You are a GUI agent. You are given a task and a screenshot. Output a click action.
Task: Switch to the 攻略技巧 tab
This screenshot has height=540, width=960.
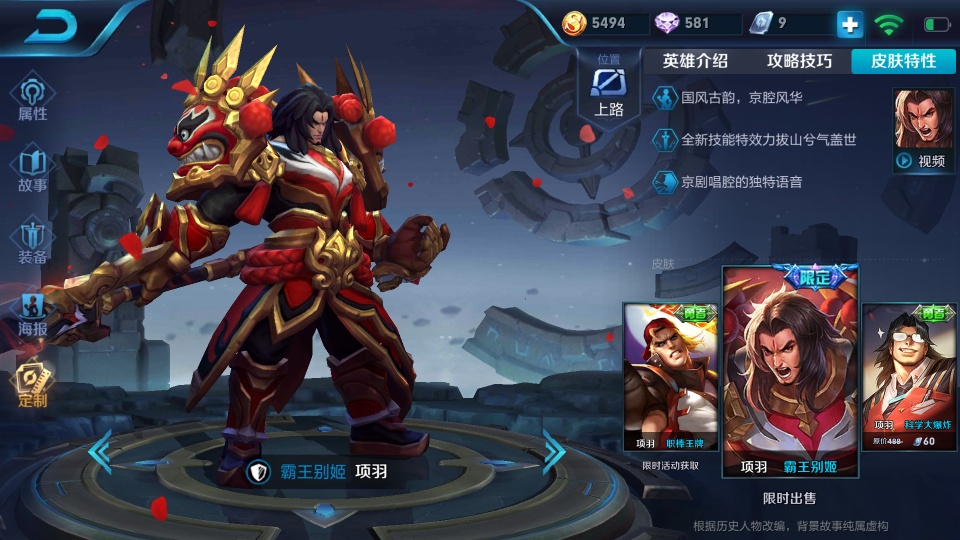click(799, 61)
